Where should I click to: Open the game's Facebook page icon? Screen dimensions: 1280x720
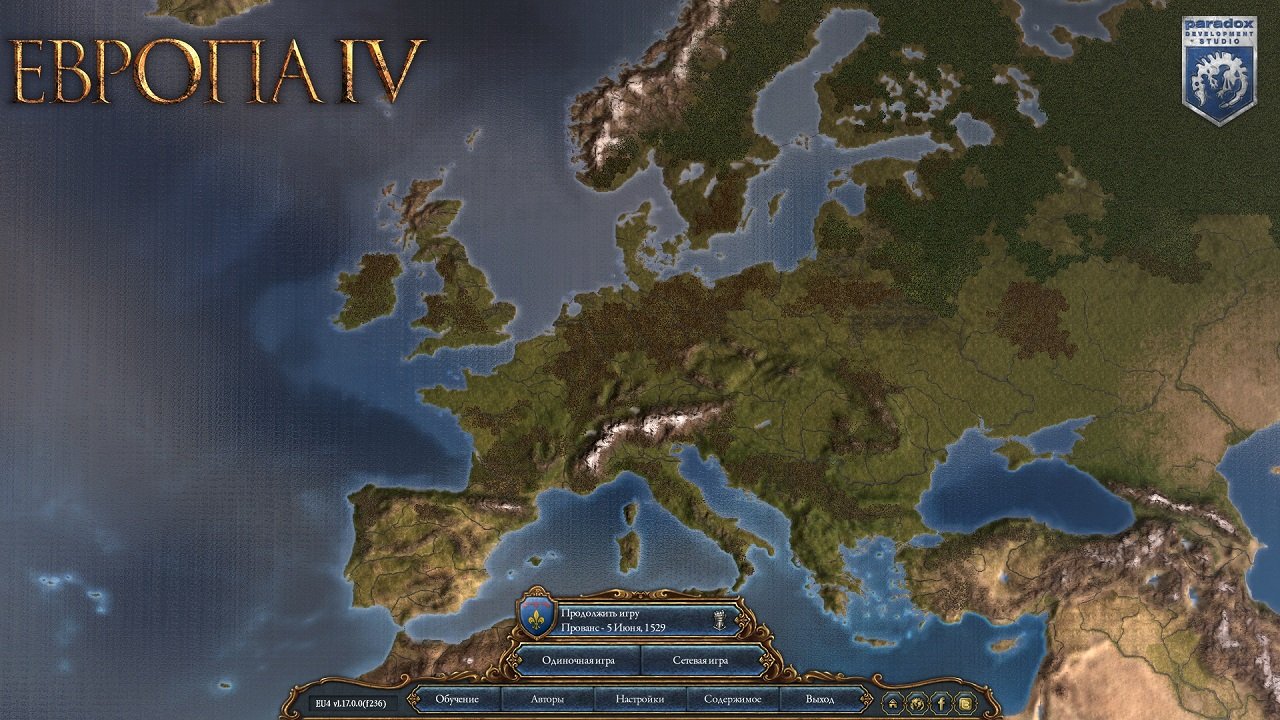(x=940, y=703)
